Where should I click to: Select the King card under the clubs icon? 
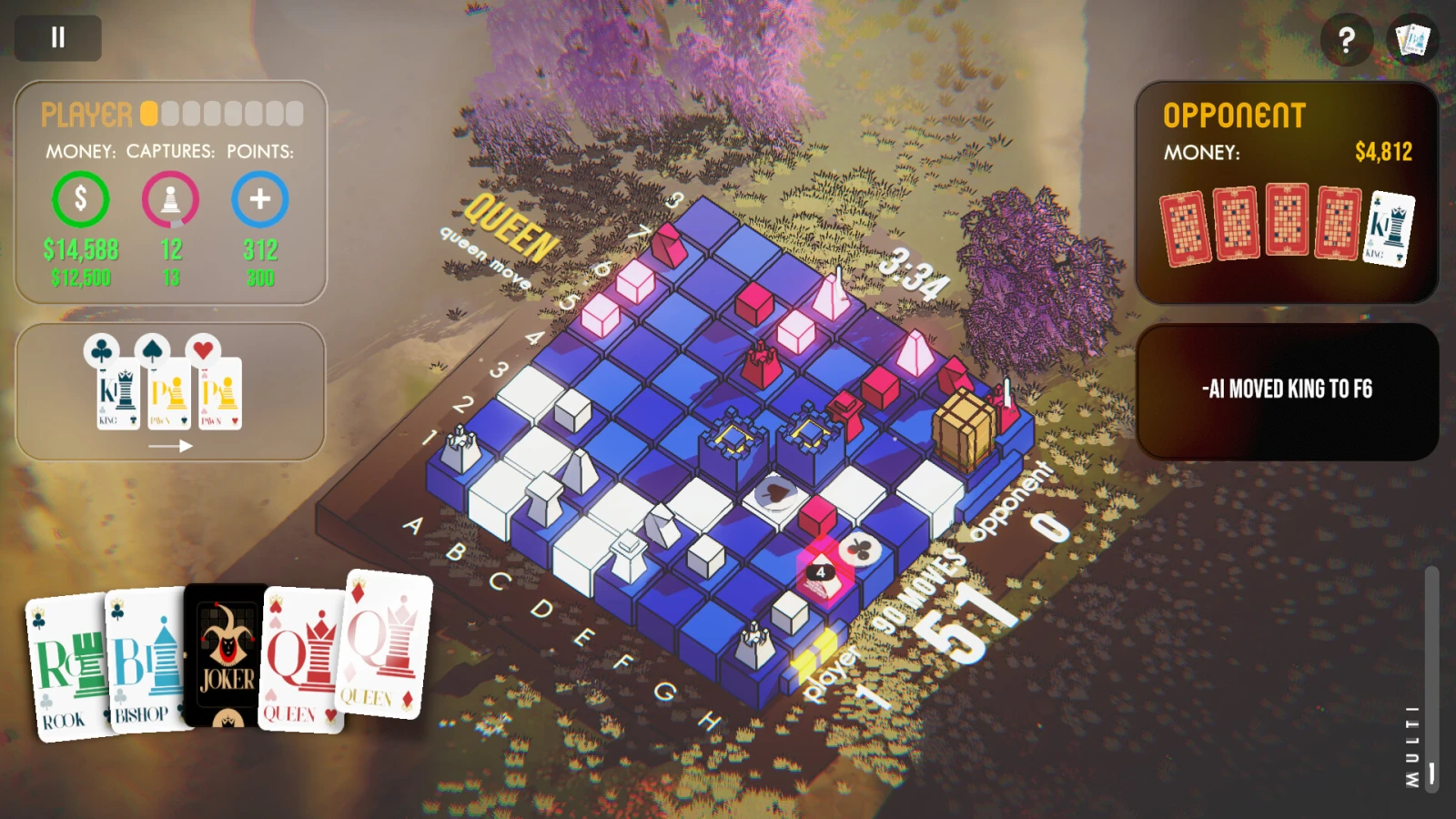(118, 395)
